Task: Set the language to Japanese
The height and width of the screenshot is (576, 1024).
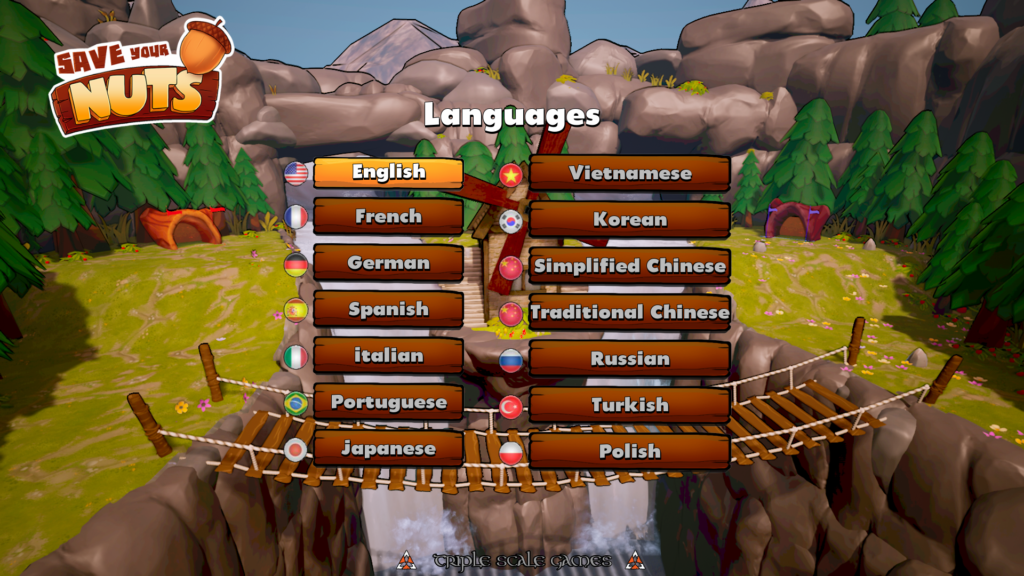Action: point(388,448)
